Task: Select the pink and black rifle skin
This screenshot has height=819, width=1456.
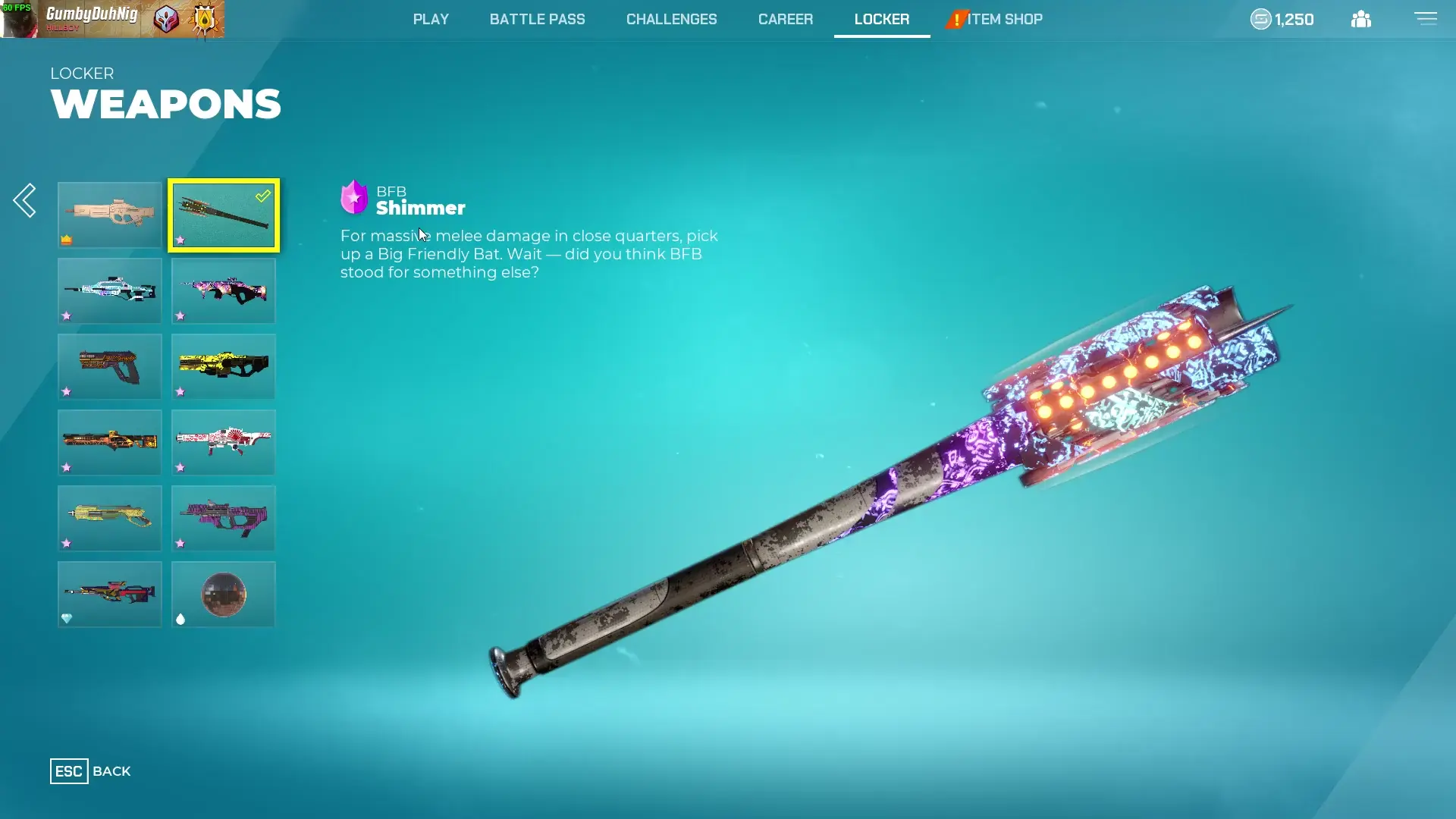Action: click(x=224, y=291)
